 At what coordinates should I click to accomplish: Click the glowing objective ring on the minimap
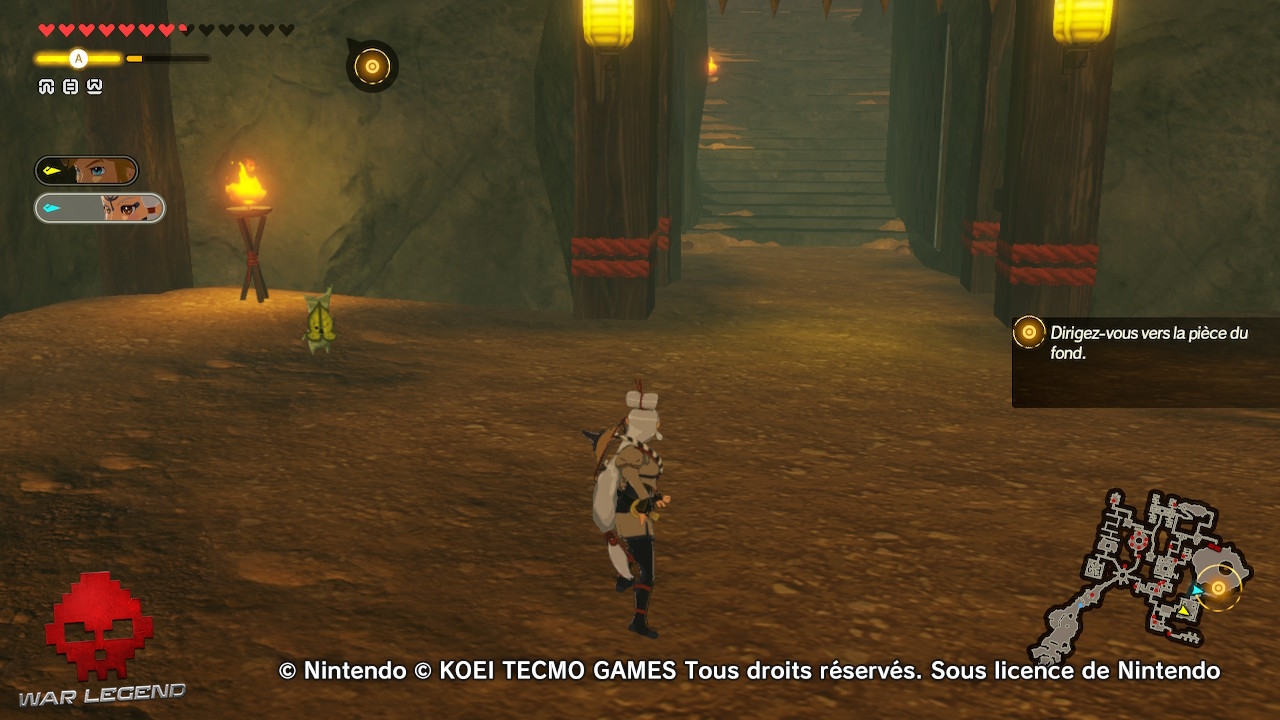pos(1217,588)
